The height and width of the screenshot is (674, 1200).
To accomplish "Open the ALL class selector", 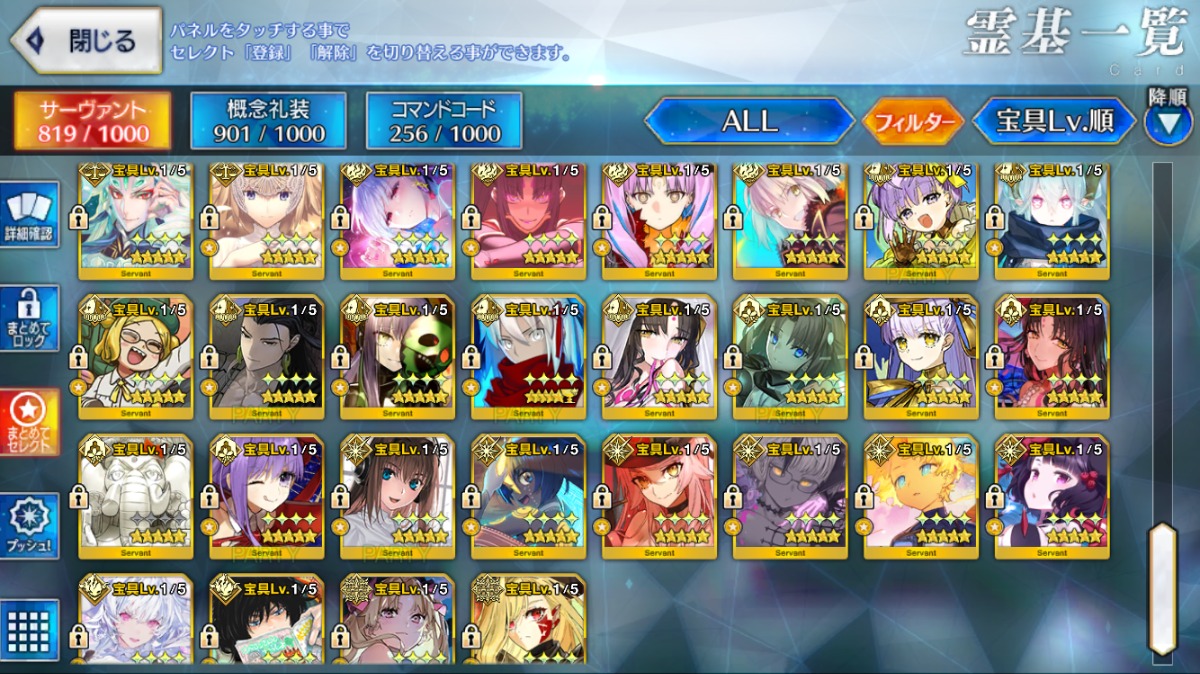I will coord(749,122).
